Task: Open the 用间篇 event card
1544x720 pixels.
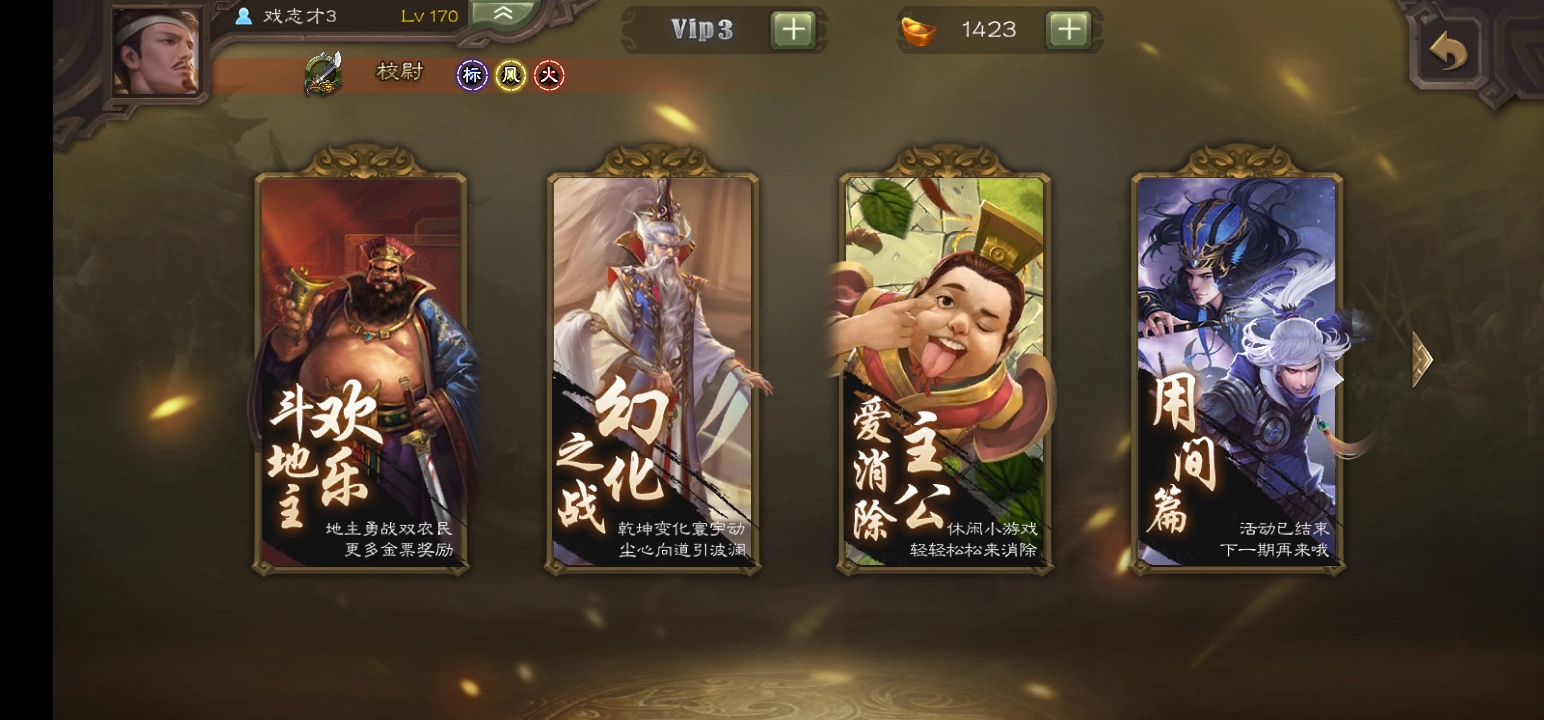Action: point(1238,372)
